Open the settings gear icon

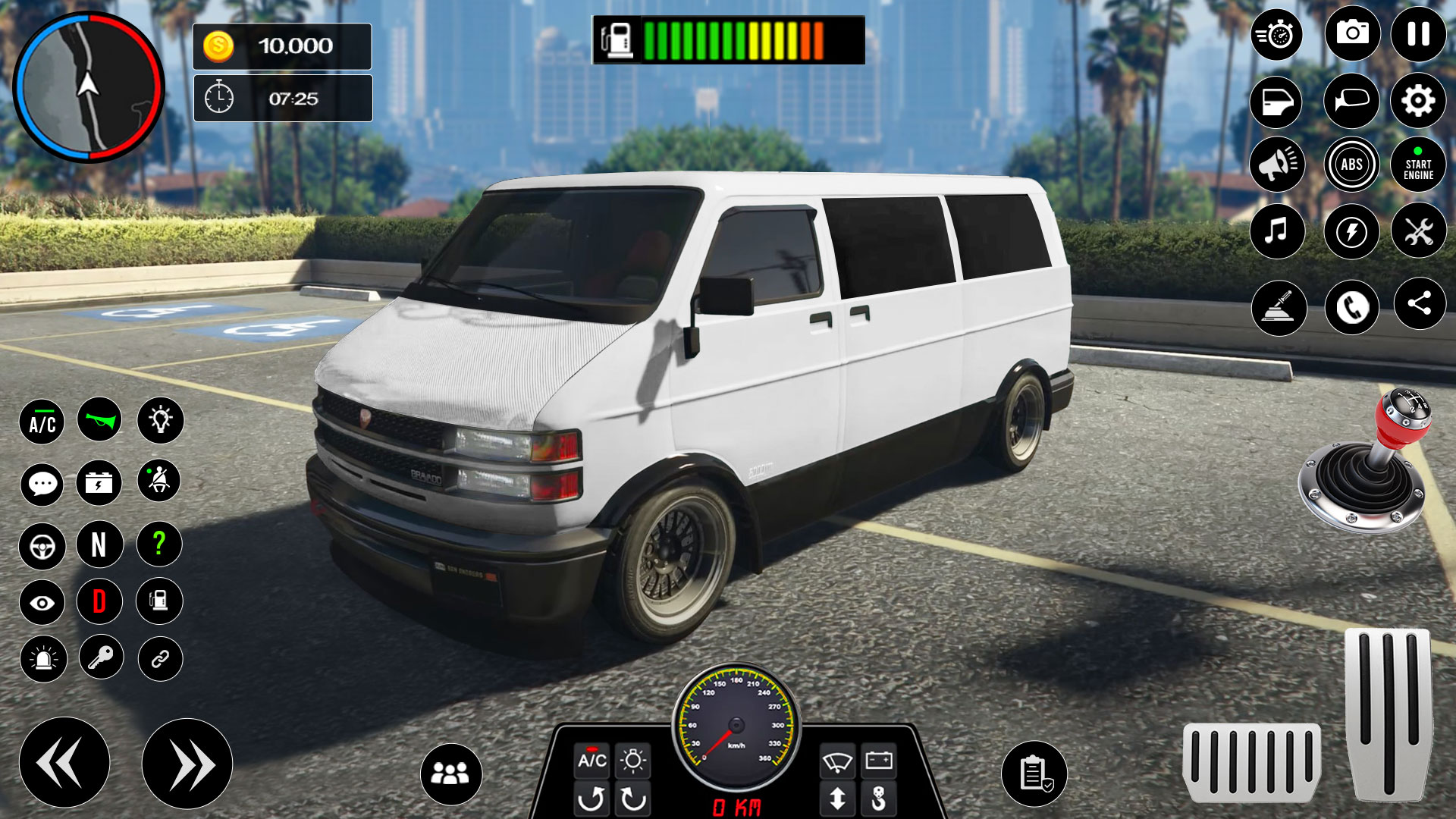1417,99
